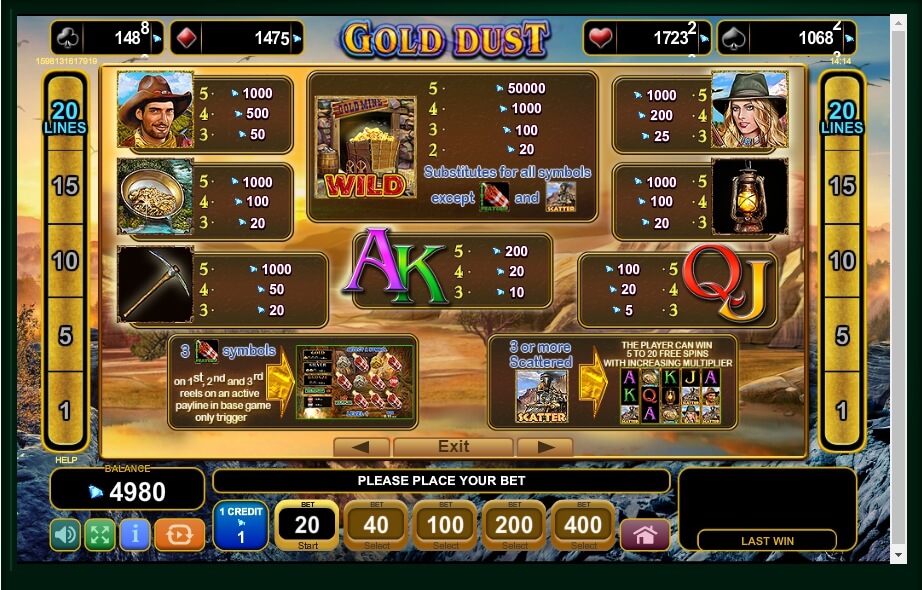This screenshot has width=922, height=590.
Task: Change the 1 Credit denomination
Action: 240,526
